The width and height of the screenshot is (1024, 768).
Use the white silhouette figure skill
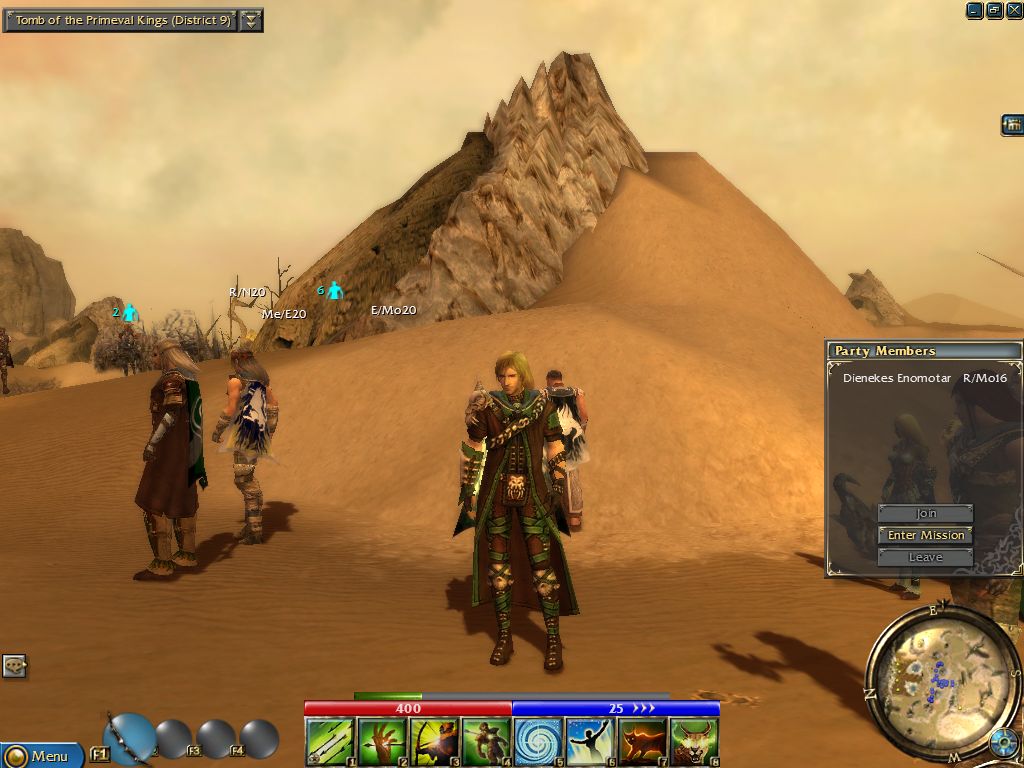tap(590, 742)
